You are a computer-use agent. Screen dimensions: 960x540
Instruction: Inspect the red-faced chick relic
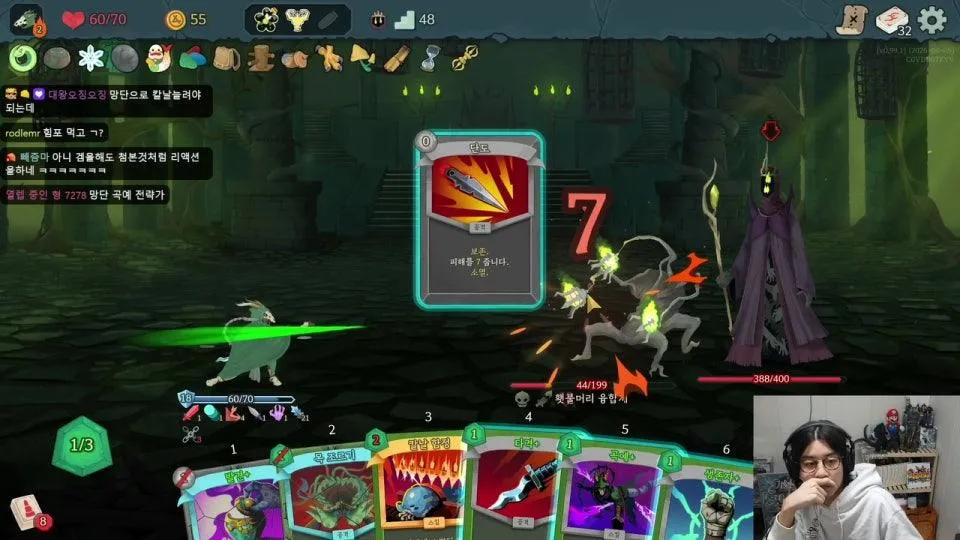pos(158,58)
